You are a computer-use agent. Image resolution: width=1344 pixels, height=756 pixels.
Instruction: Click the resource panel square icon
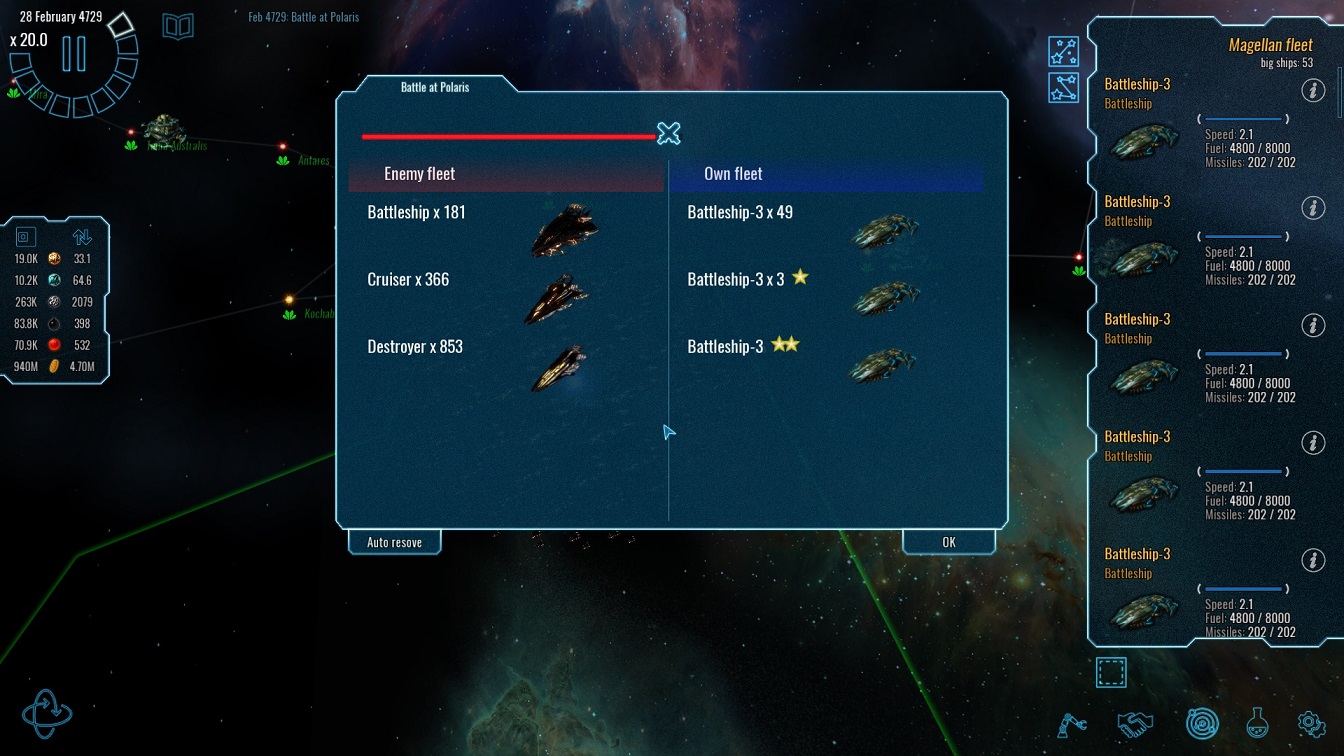(26, 237)
